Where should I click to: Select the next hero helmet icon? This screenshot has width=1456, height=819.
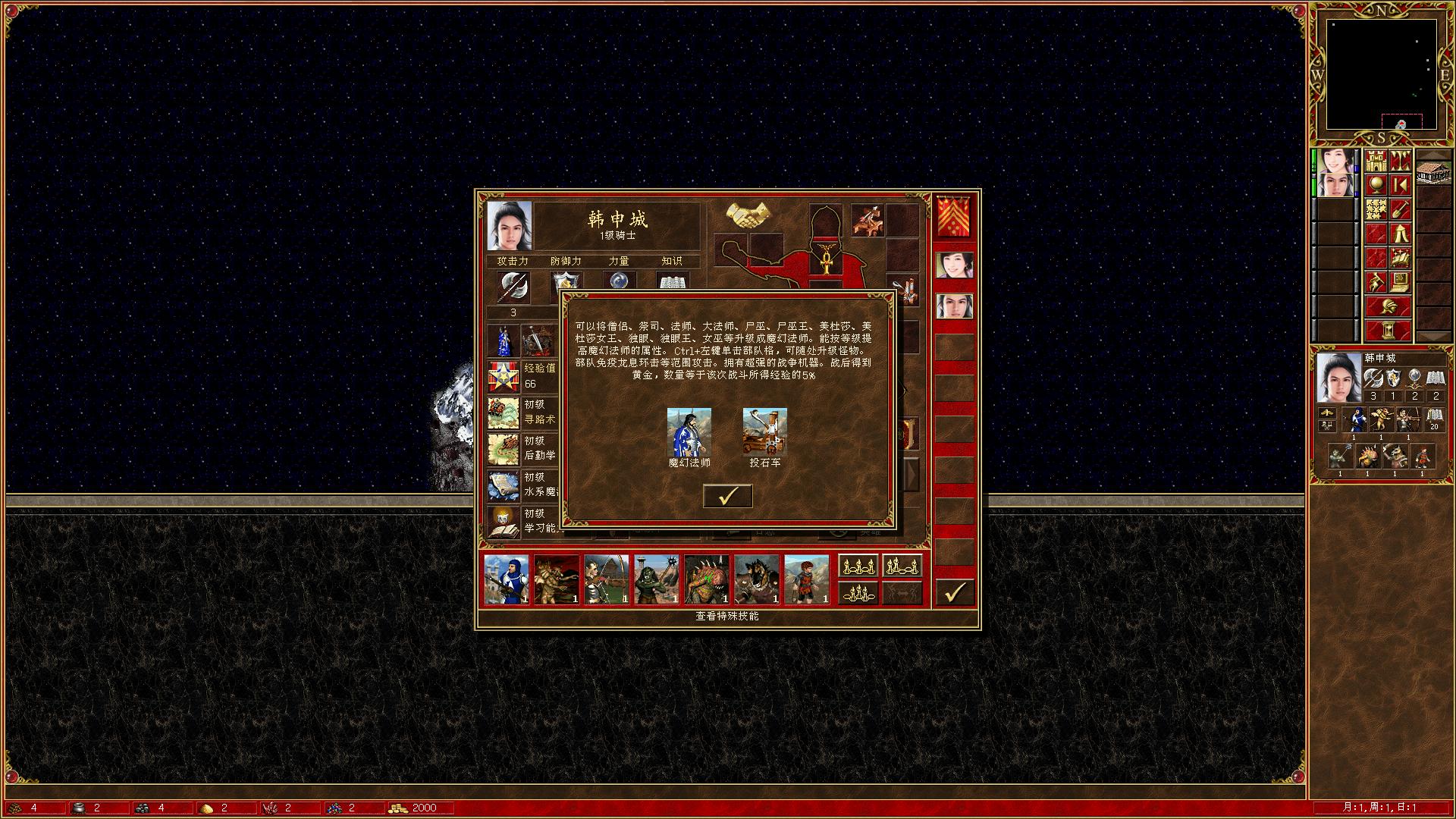point(1388,305)
